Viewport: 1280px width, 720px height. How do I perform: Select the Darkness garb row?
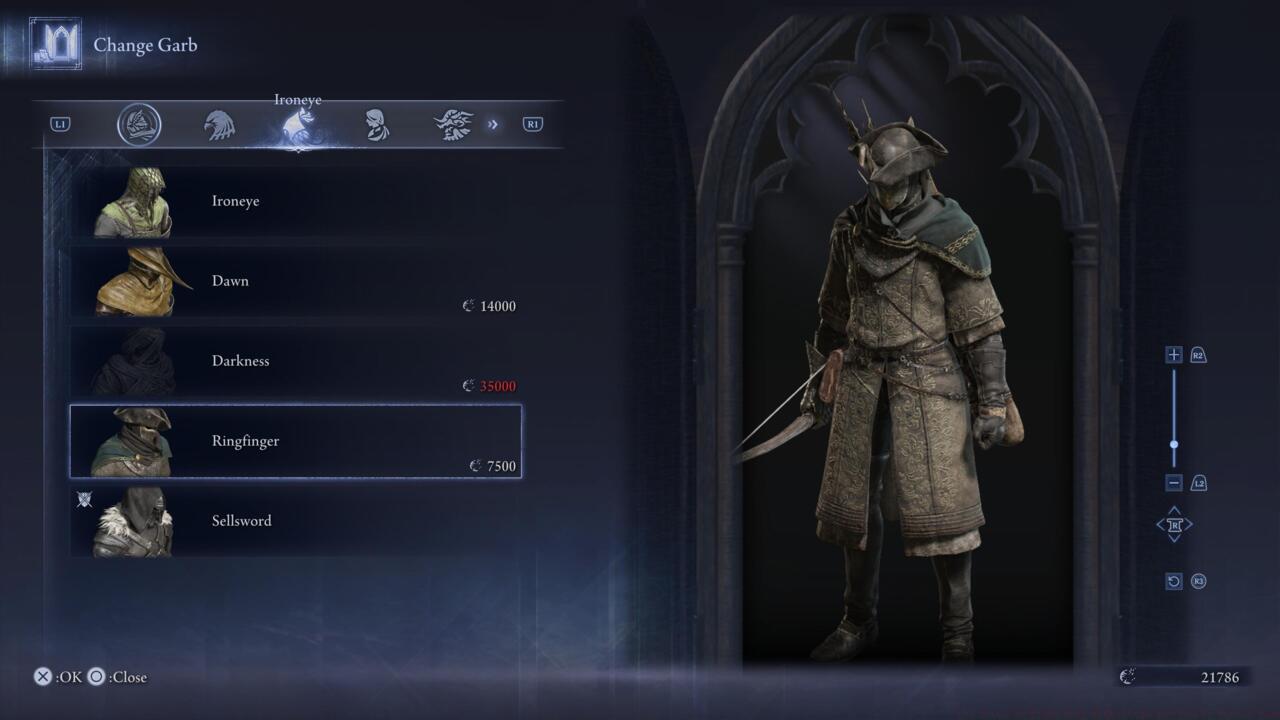[x=295, y=361]
